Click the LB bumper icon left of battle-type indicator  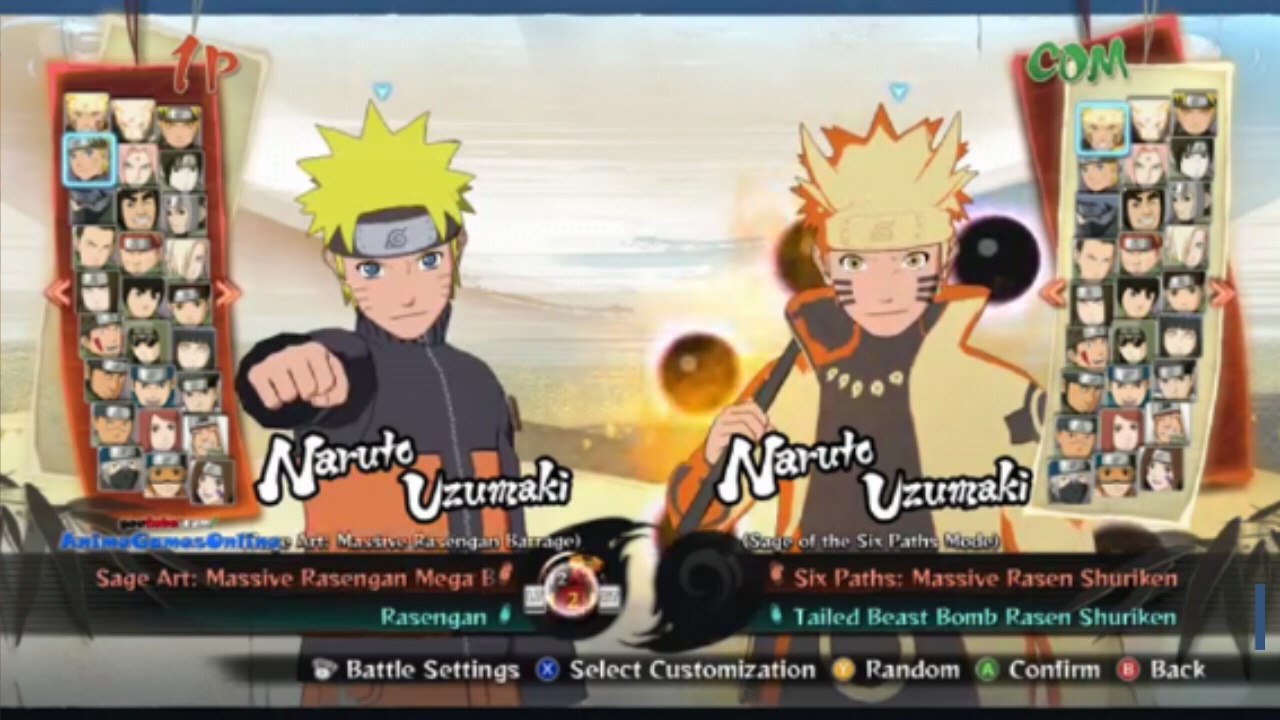click(x=533, y=597)
